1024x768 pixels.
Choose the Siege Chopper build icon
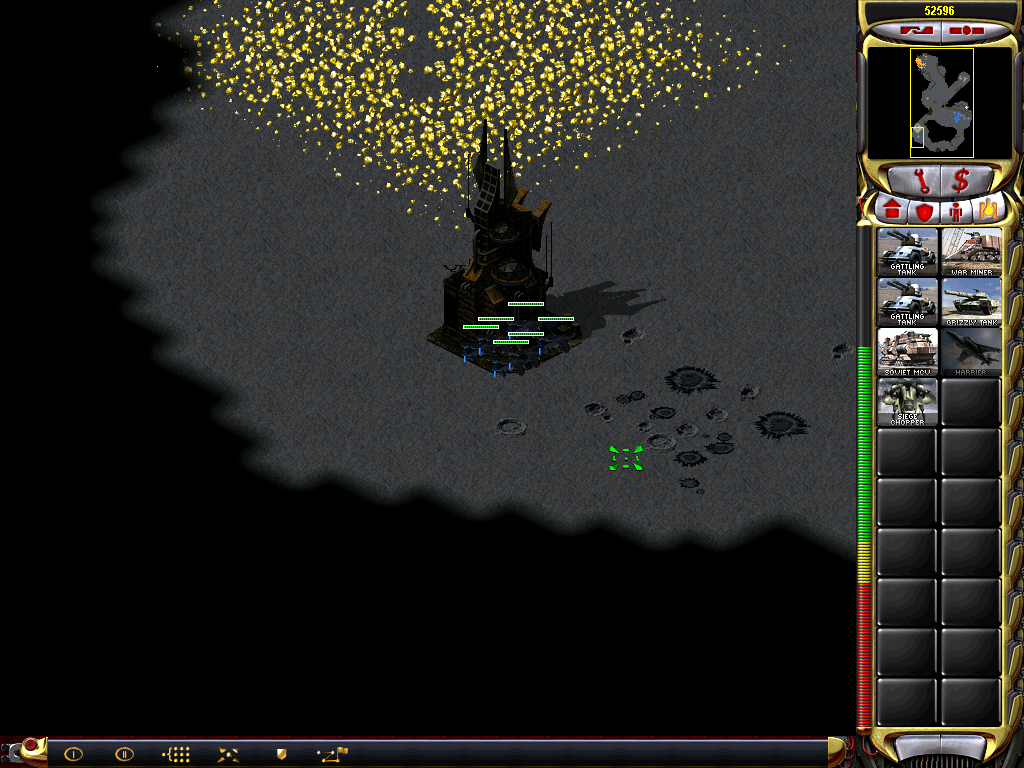907,401
